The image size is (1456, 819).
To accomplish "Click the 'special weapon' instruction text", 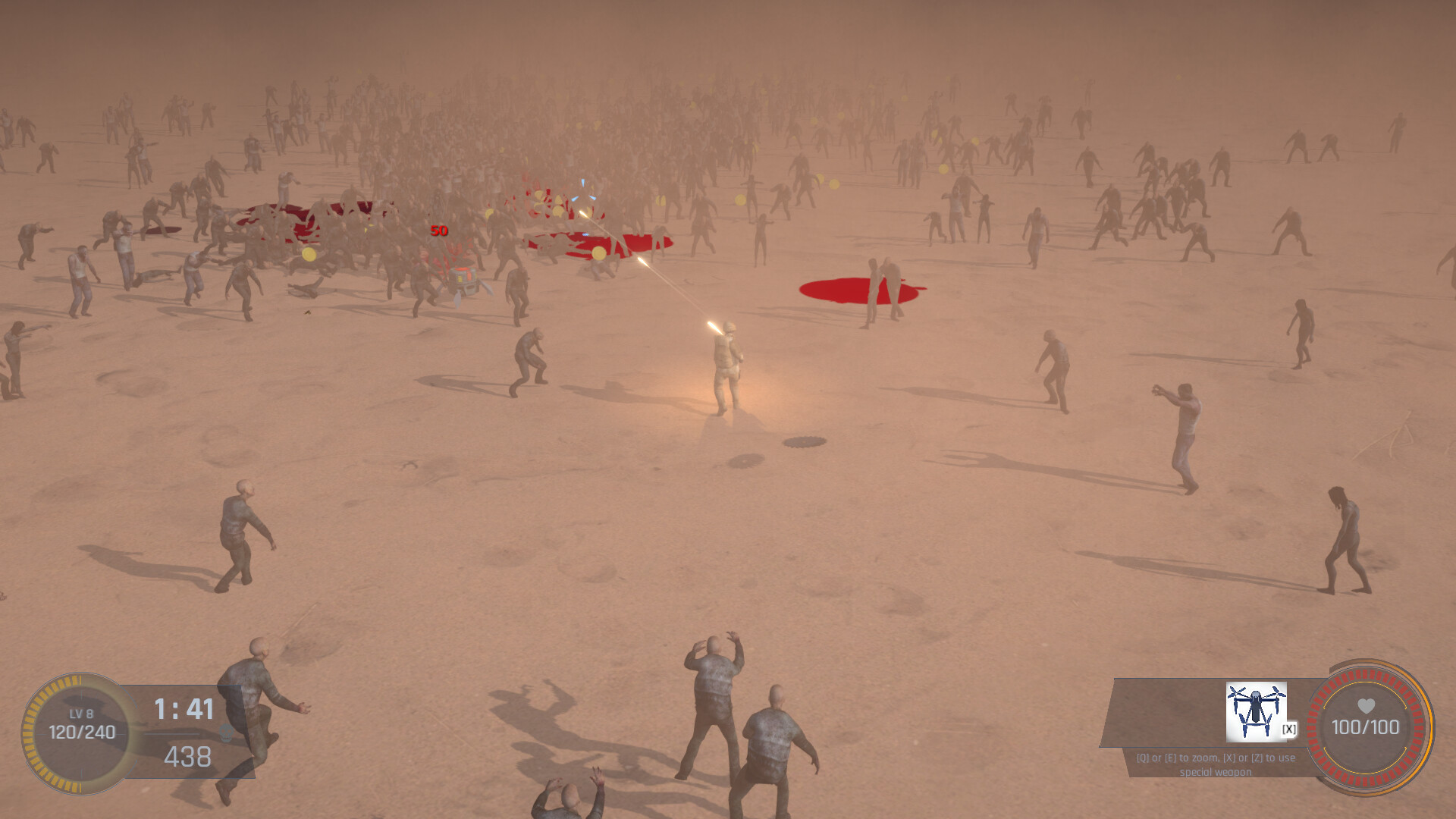I will coord(1216,772).
